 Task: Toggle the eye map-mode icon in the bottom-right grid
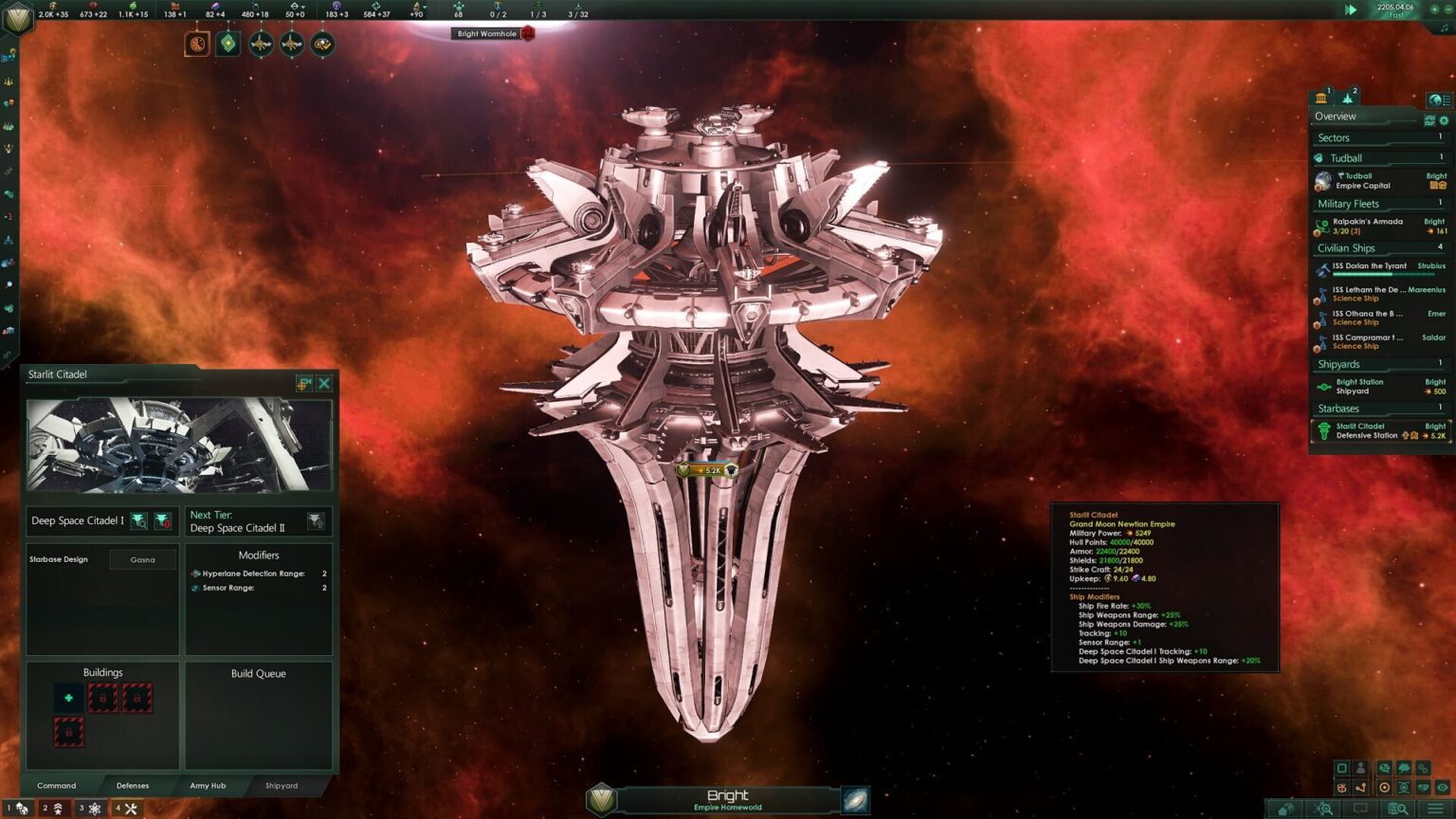tap(1442, 788)
